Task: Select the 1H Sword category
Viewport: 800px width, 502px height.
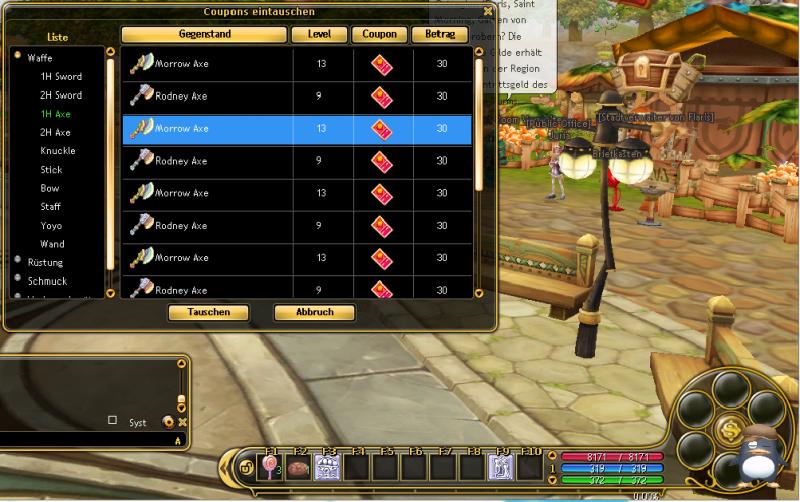Action: [61, 77]
